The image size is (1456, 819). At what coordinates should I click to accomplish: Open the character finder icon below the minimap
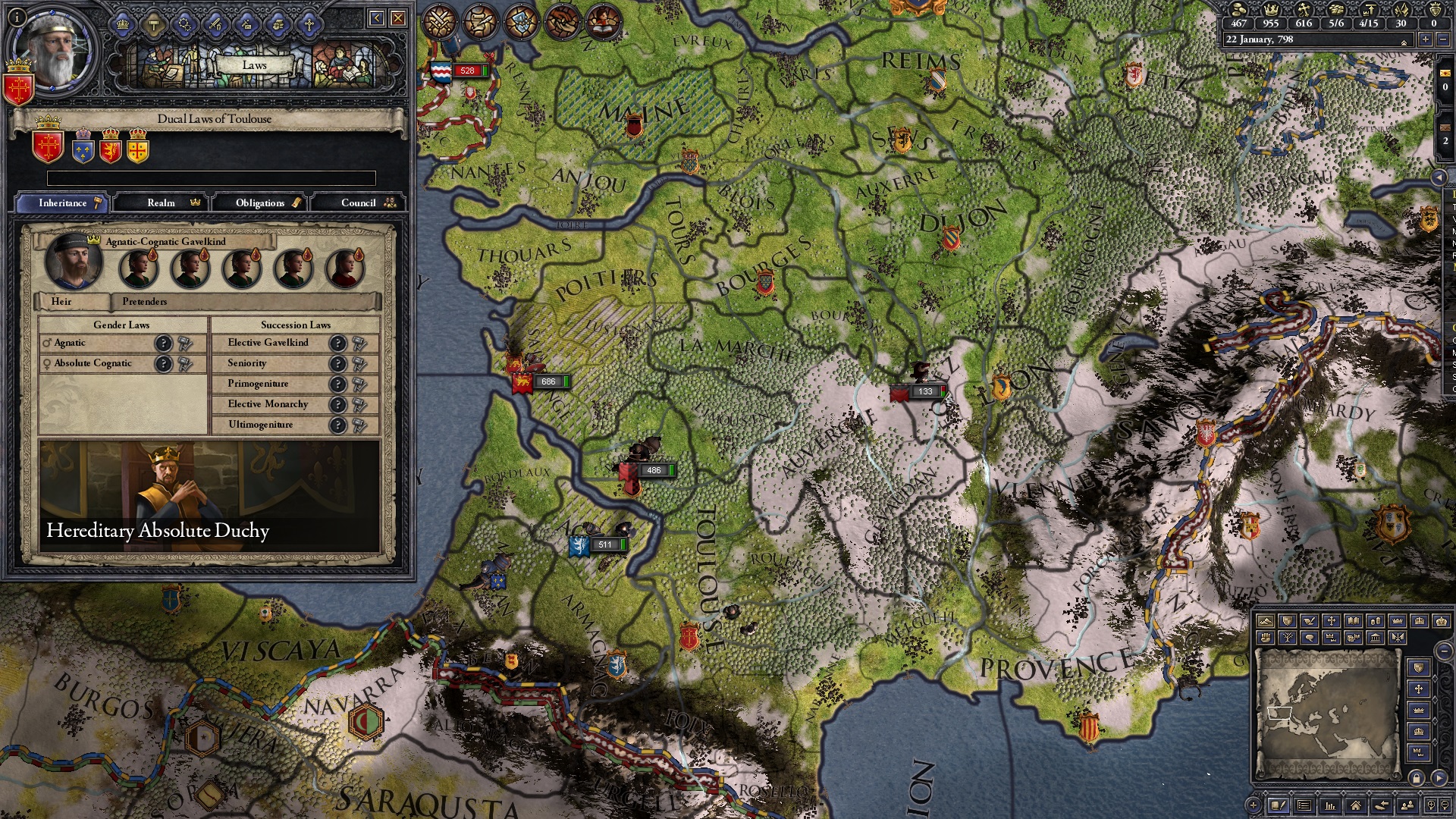[x=1408, y=805]
